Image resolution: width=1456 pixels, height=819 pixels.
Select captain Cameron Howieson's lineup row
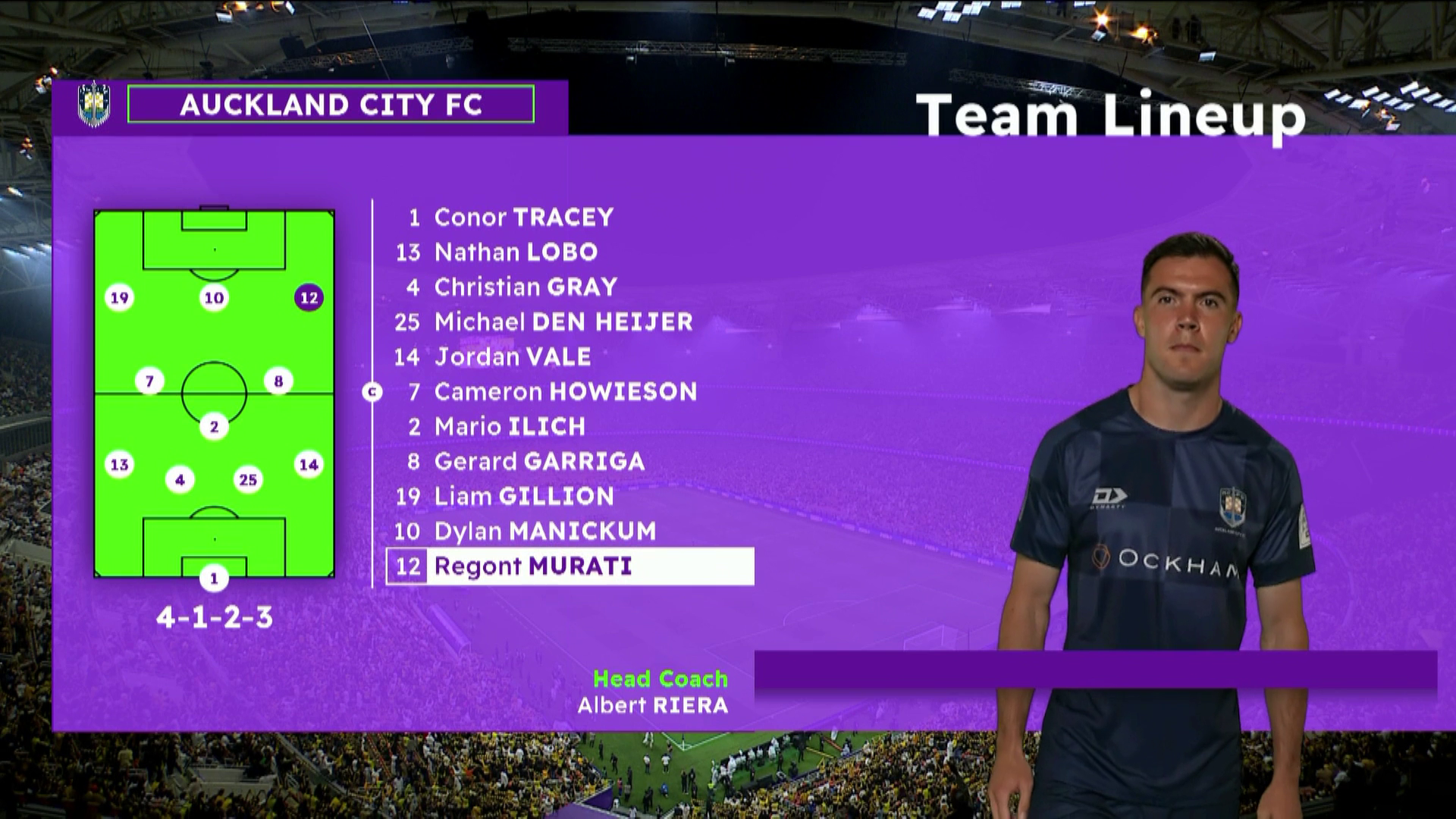point(565,391)
